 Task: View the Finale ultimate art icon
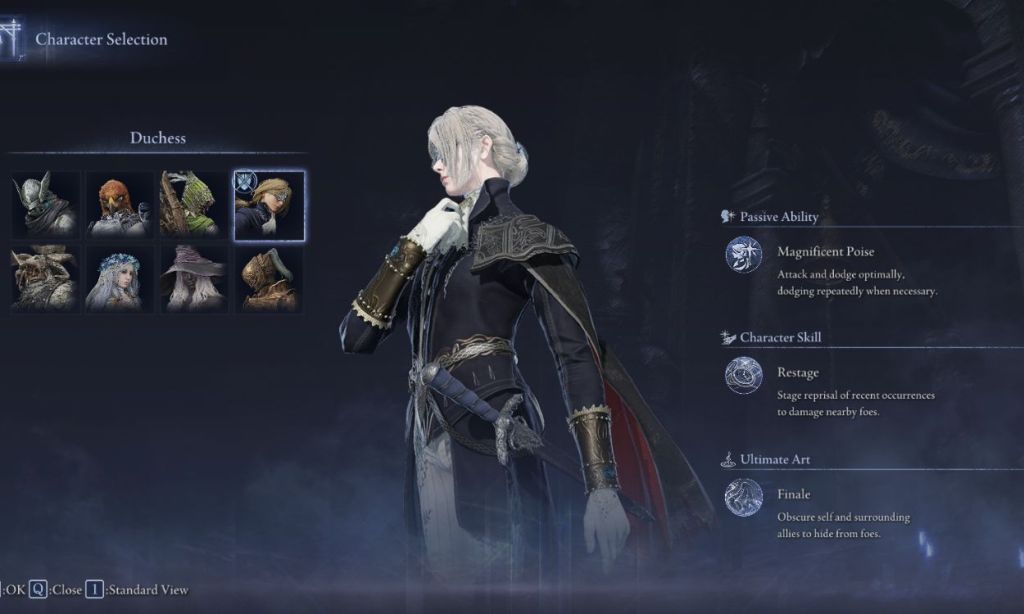click(743, 497)
